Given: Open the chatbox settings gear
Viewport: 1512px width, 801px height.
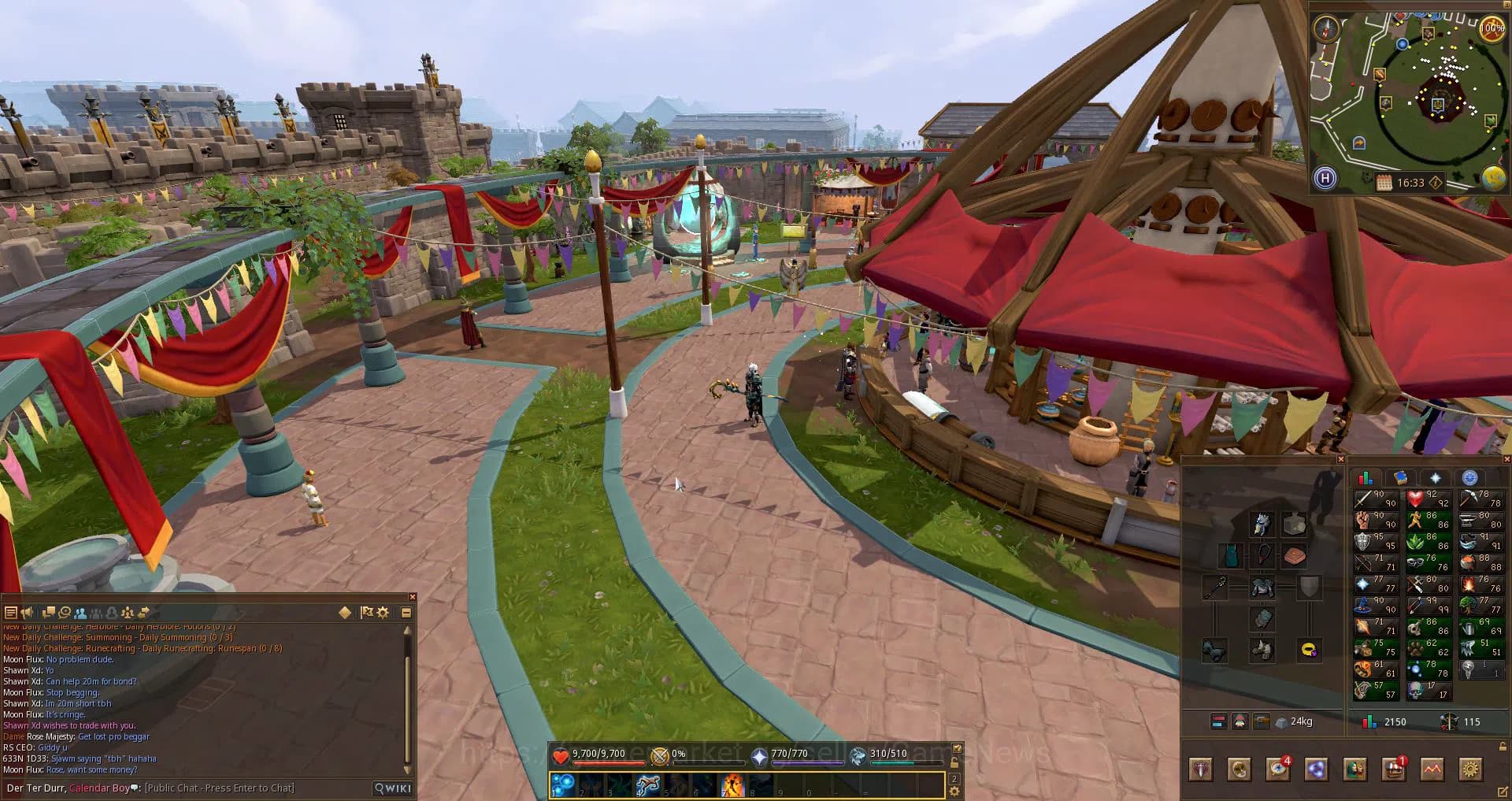Looking at the screenshot, I should coord(383,612).
